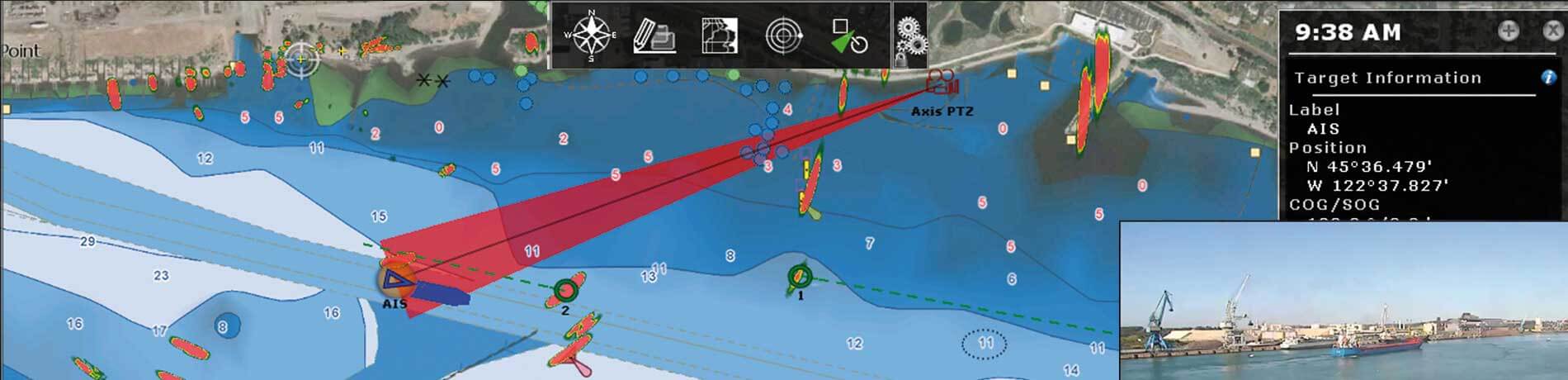The width and height of the screenshot is (1568, 380).
Task: Open the harbor camera video feed
Action: pos(1343,302)
